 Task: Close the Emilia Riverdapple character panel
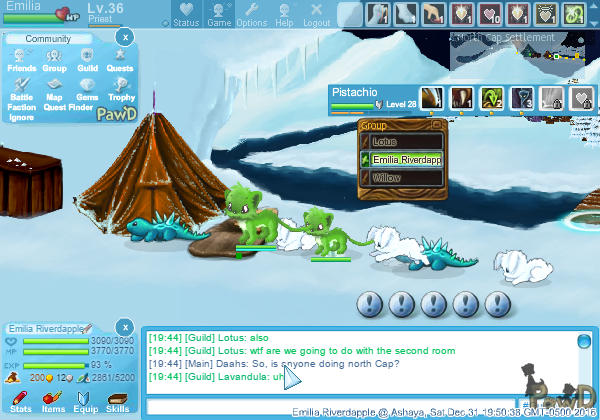(122, 327)
